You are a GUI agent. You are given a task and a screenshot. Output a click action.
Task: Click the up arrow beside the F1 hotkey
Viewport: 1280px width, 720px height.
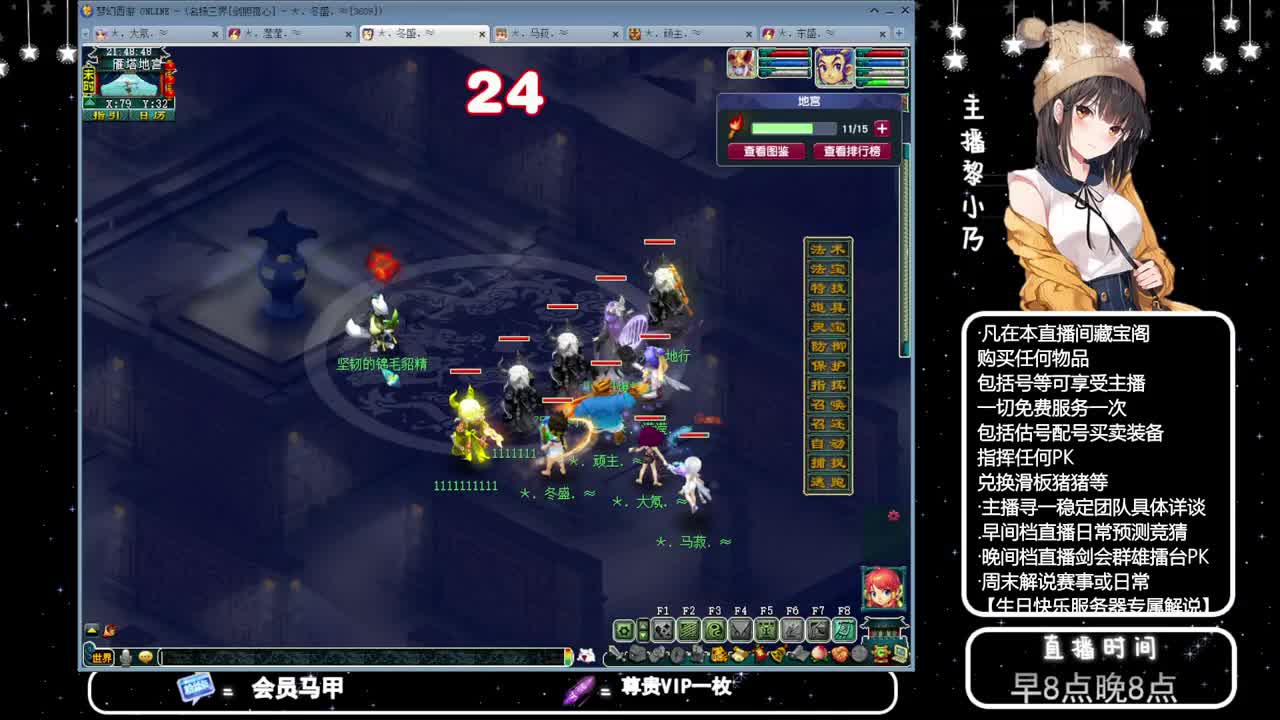pos(643,624)
